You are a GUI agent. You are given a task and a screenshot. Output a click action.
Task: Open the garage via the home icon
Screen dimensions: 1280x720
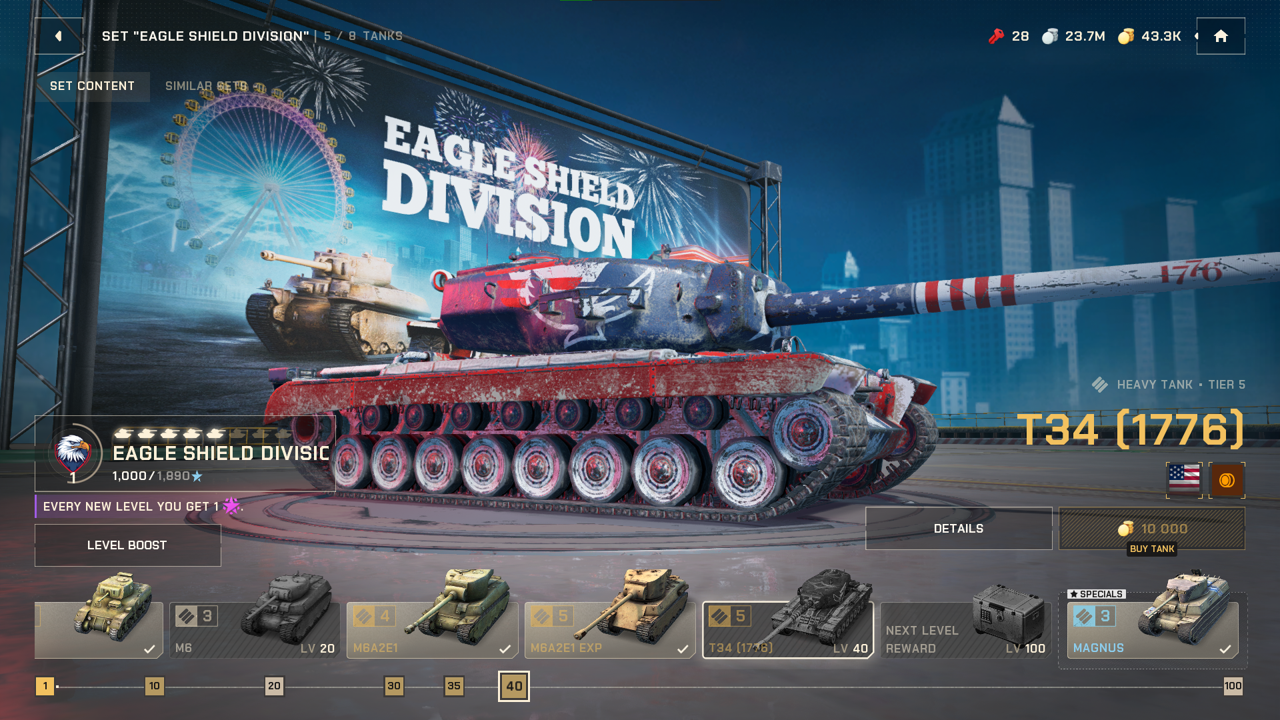[1220, 36]
